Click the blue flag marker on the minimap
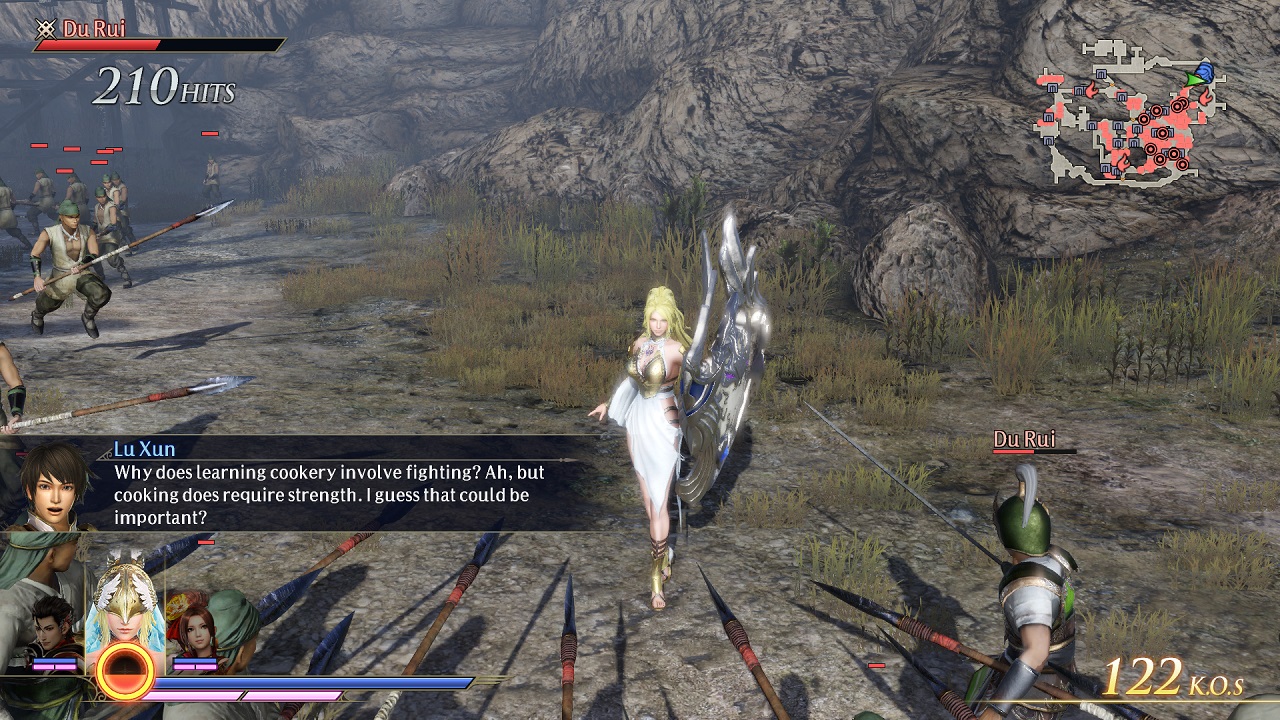 click(x=1205, y=72)
